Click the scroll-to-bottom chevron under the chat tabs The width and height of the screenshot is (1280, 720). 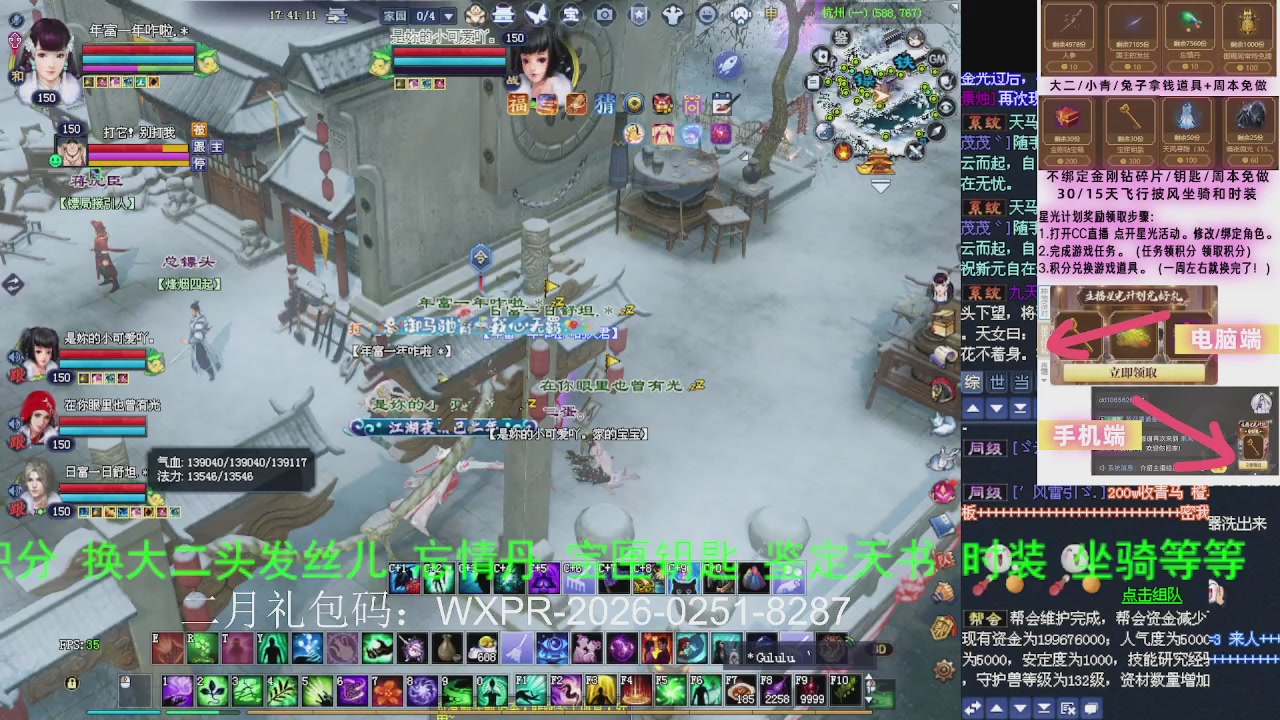tap(1020, 408)
